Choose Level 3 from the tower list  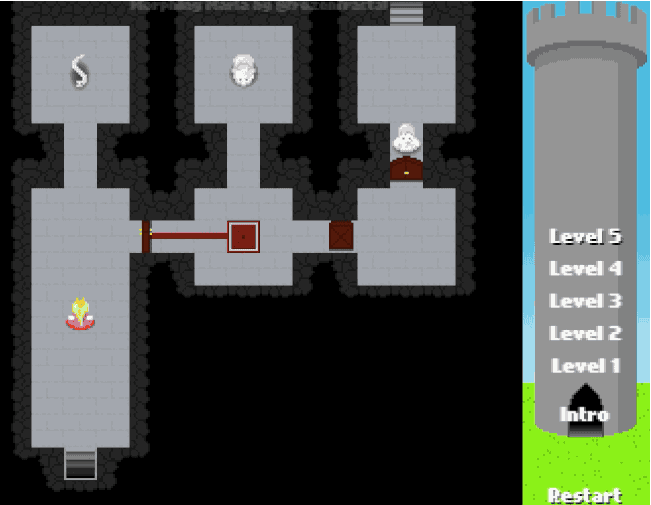[585, 301]
